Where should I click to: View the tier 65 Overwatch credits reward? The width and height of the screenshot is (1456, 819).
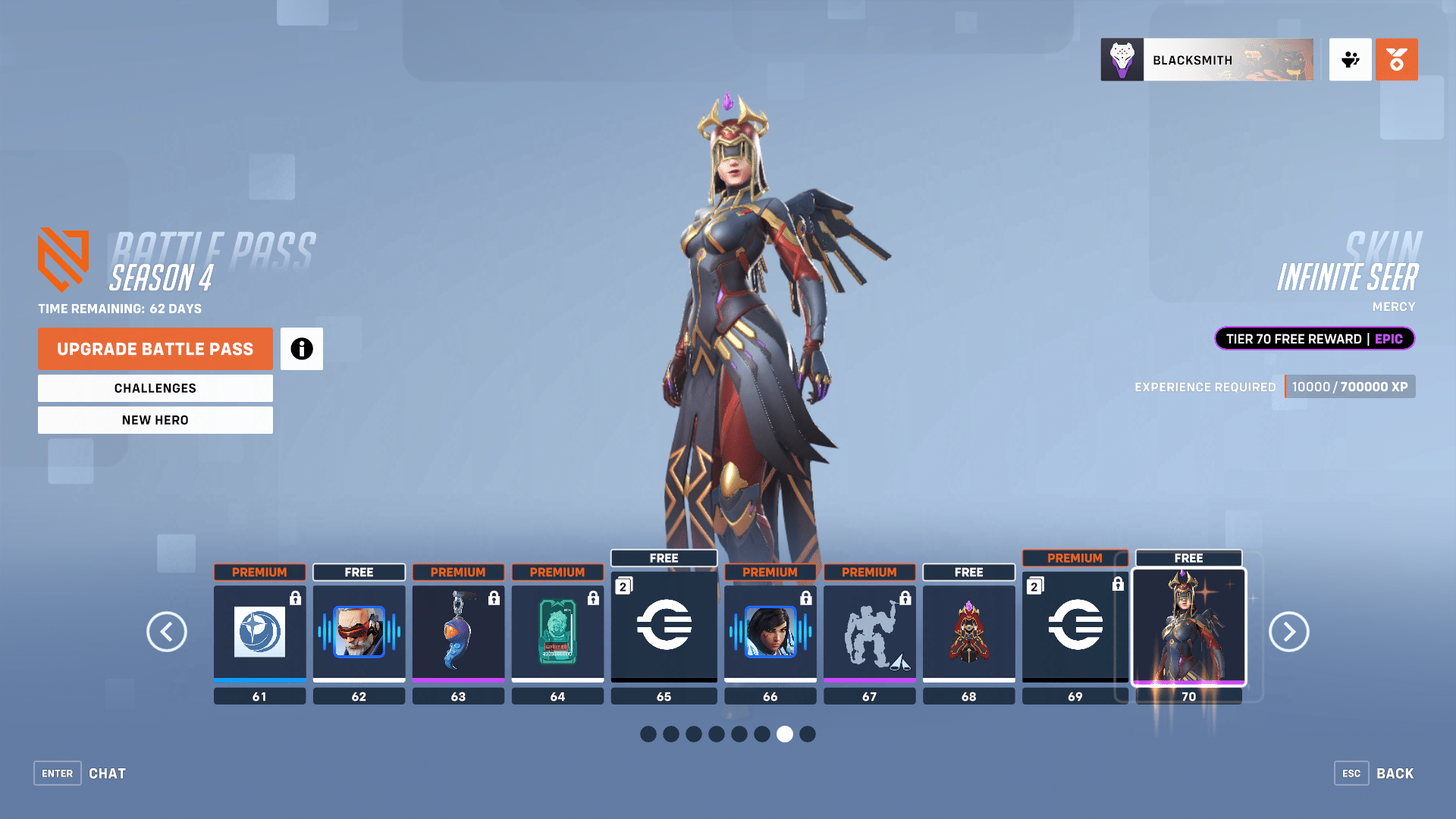[664, 626]
